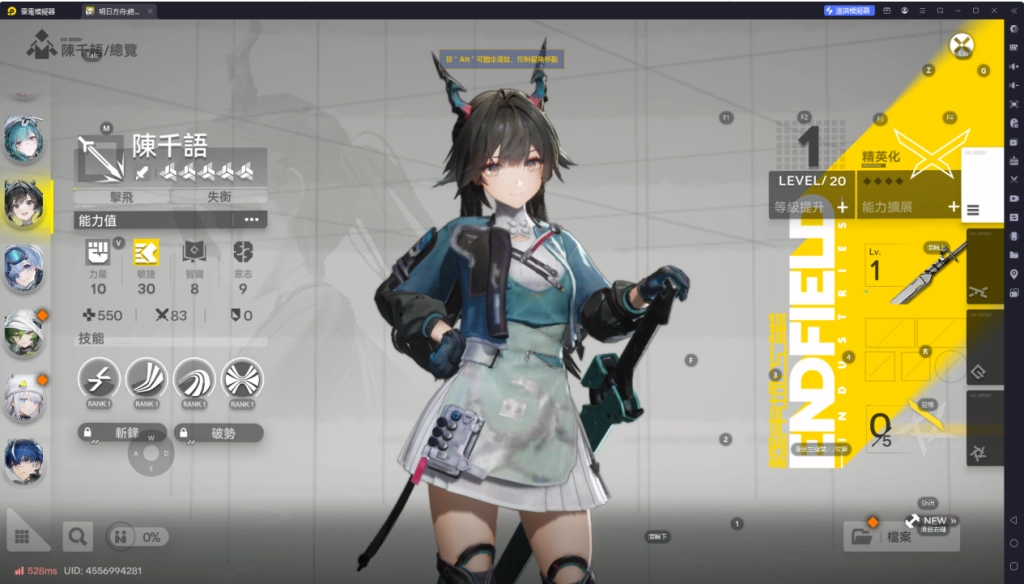Screen dimensions: 1024x584
Task: View the first RANK 1 skill icon
Action: 99,379
